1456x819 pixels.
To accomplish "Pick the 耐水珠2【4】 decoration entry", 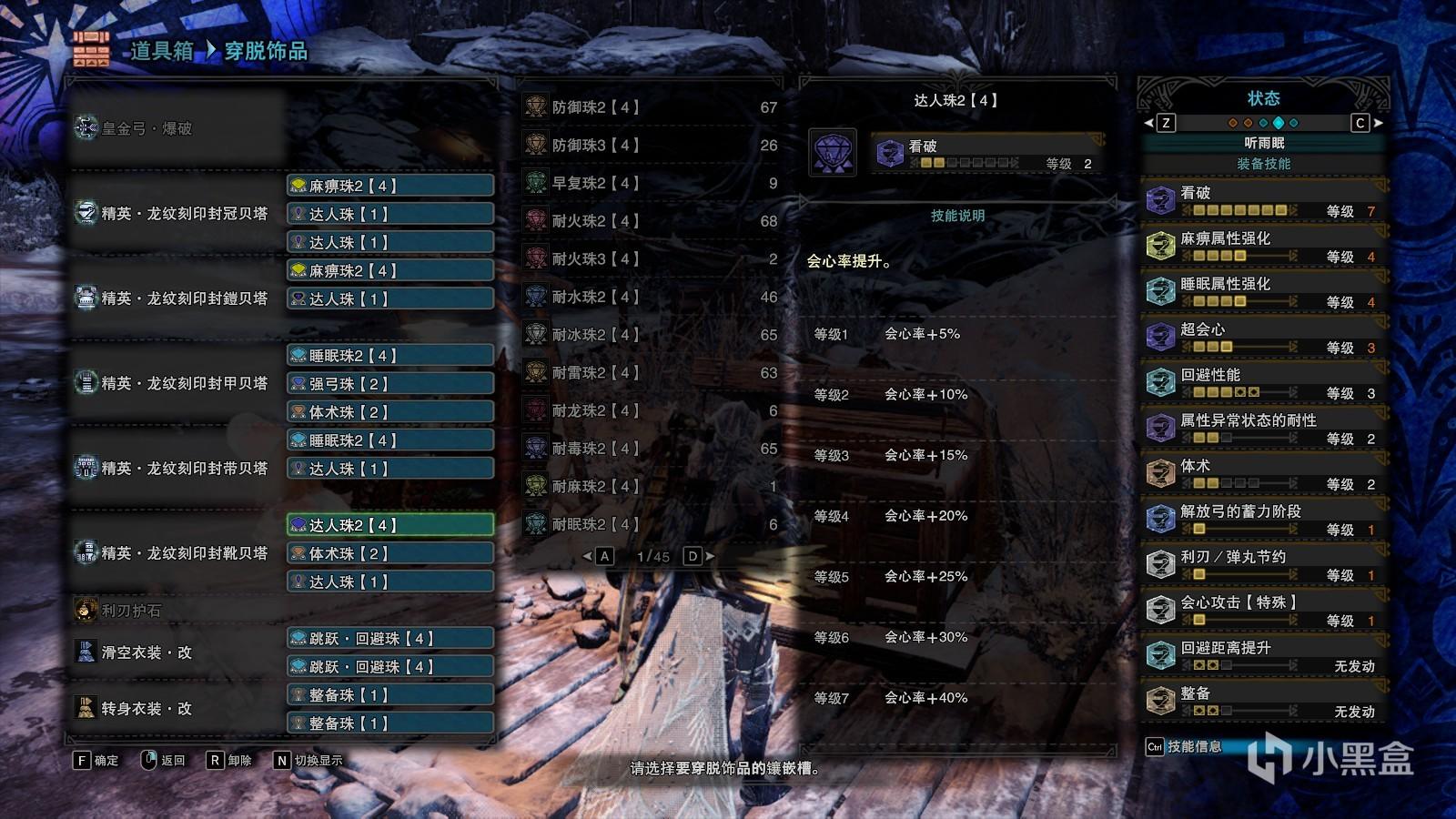I will (650, 298).
